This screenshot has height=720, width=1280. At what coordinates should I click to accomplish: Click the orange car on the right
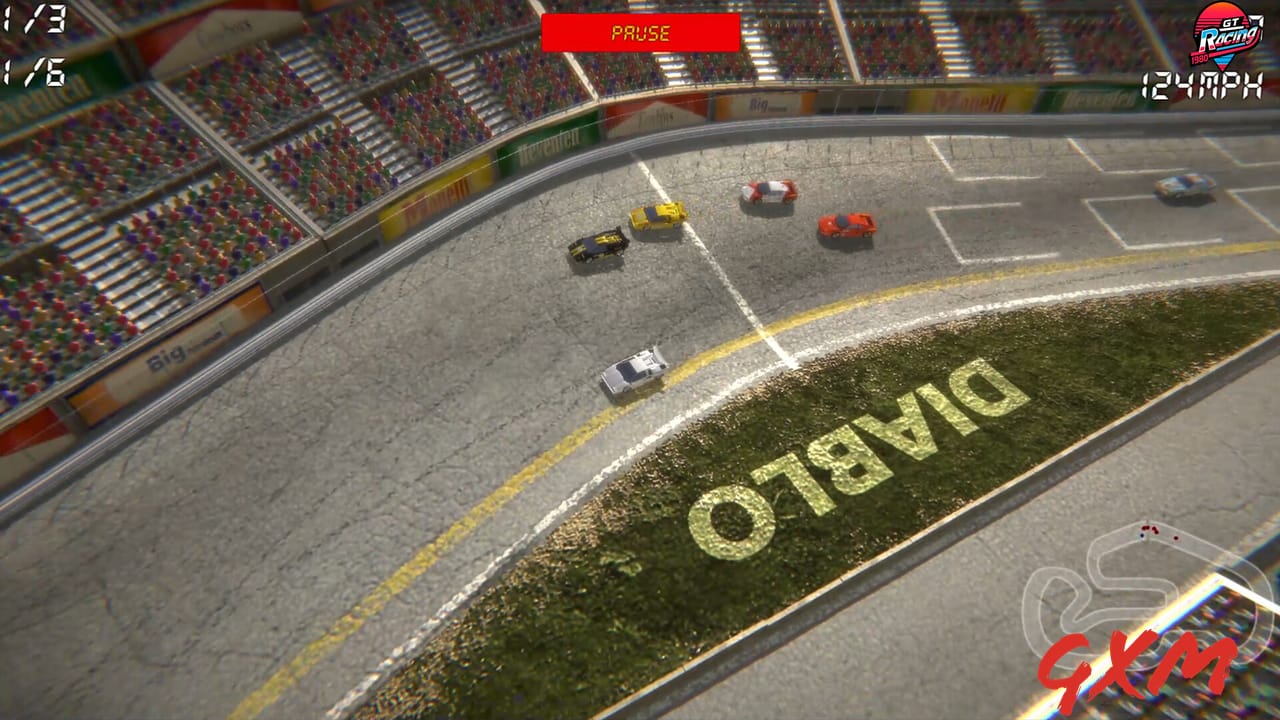coord(843,223)
